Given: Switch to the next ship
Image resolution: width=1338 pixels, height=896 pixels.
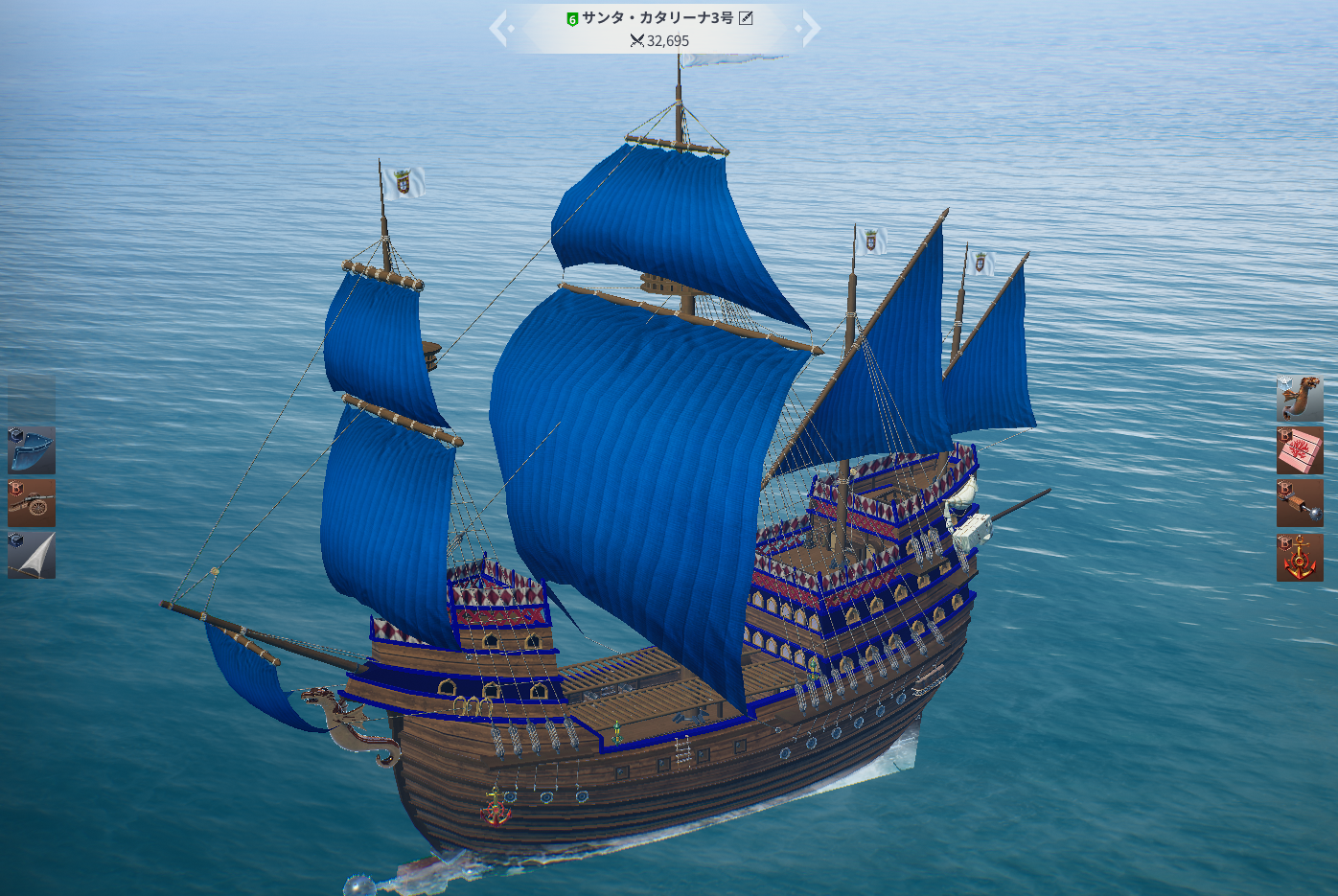Looking at the screenshot, I should (811, 29).
